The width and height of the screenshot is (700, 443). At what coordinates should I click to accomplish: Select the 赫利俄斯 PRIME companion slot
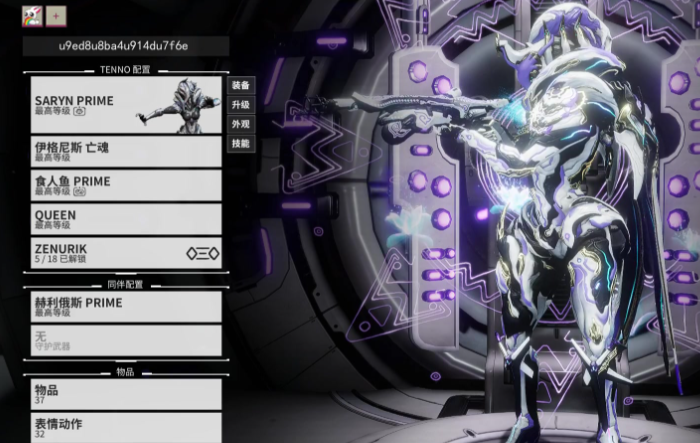(126, 306)
